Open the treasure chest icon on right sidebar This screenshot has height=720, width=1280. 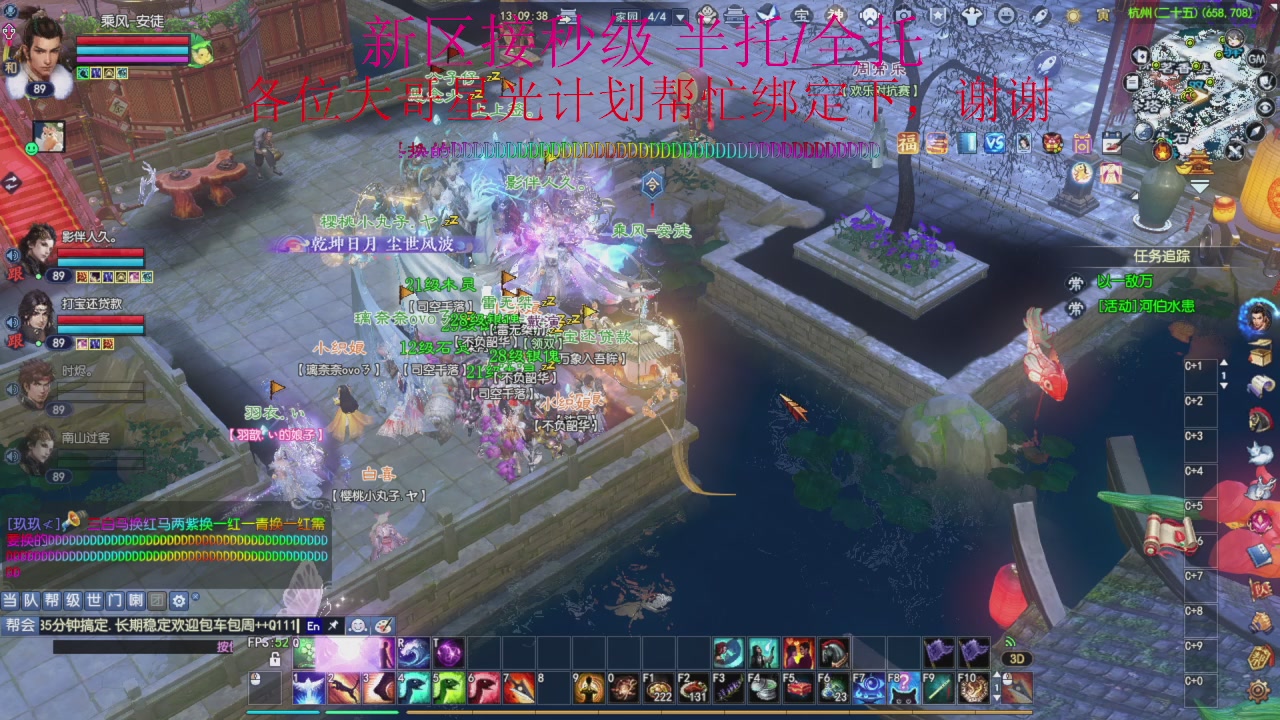coord(1258,354)
